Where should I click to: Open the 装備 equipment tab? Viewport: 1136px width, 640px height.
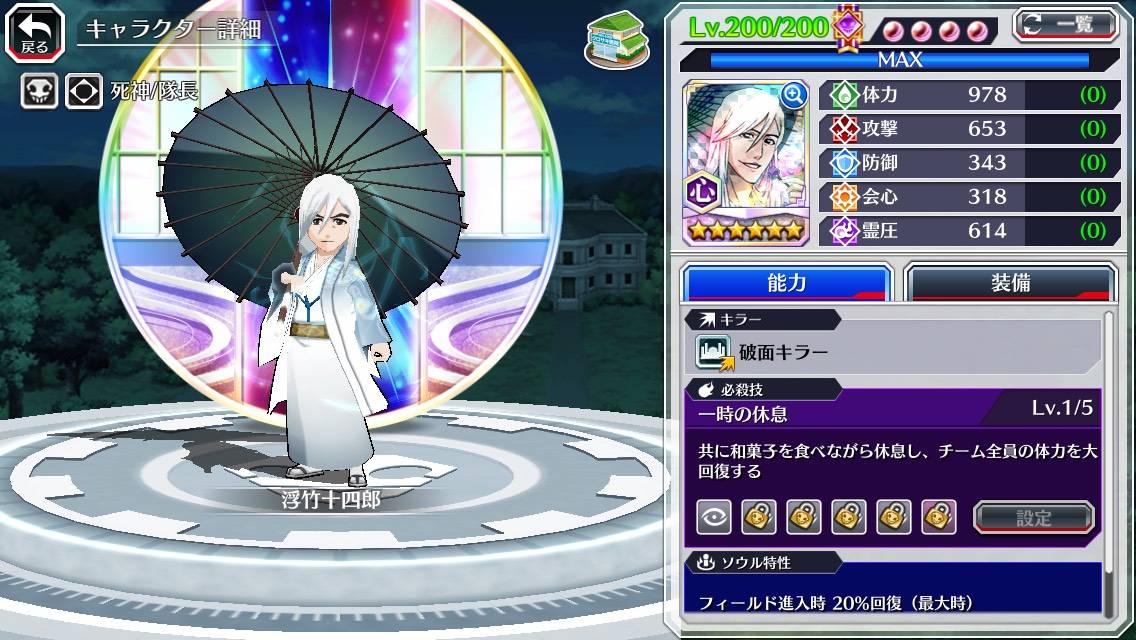click(x=1010, y=283)
